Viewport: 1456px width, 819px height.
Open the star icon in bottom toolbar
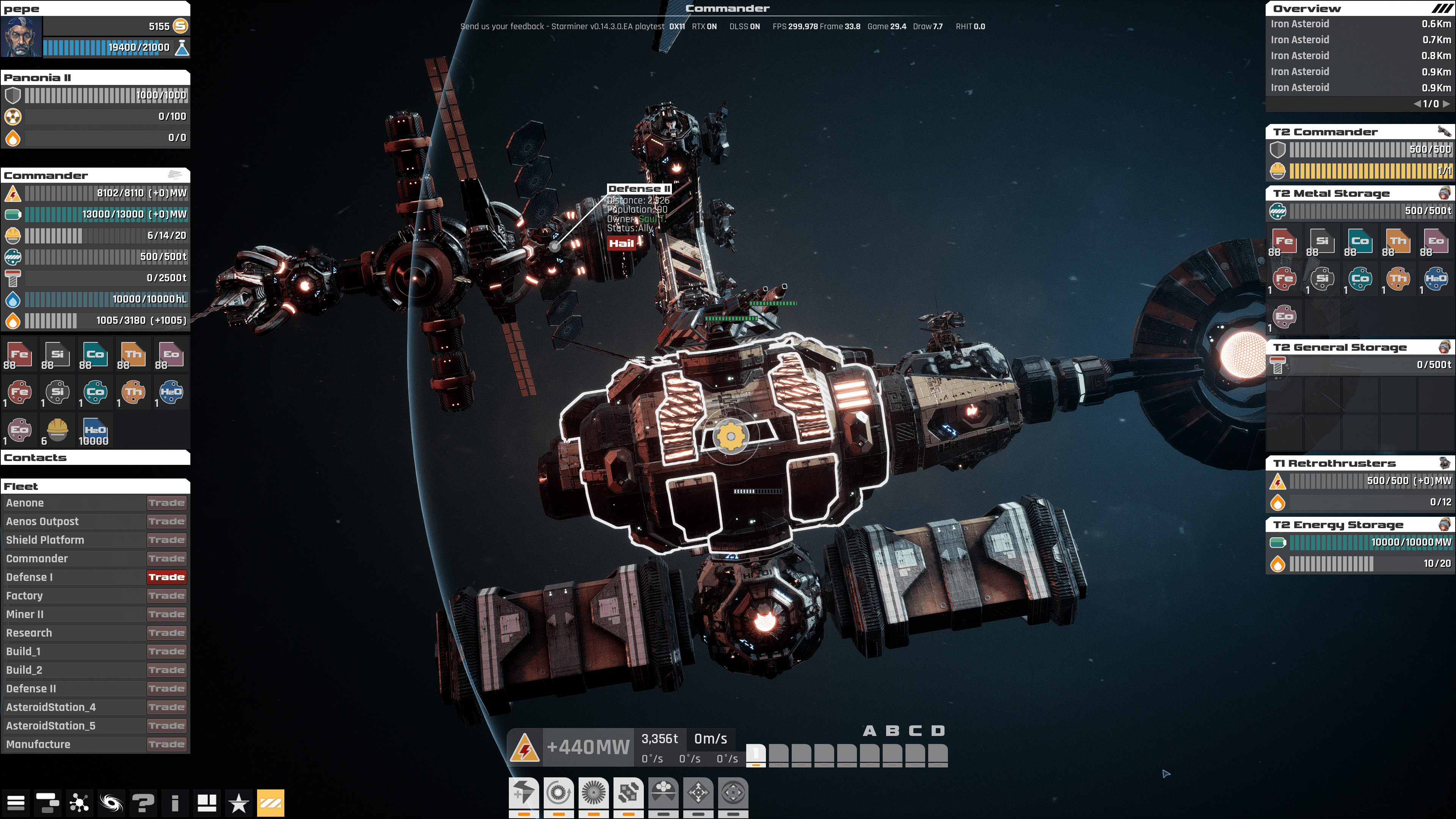point(238,802)
